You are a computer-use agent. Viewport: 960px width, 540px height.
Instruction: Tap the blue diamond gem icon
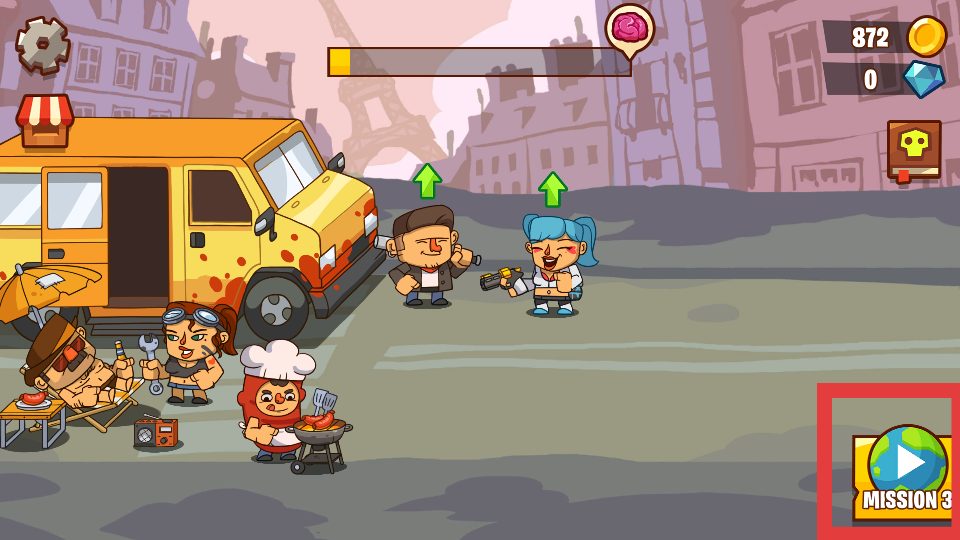point(924,79)
